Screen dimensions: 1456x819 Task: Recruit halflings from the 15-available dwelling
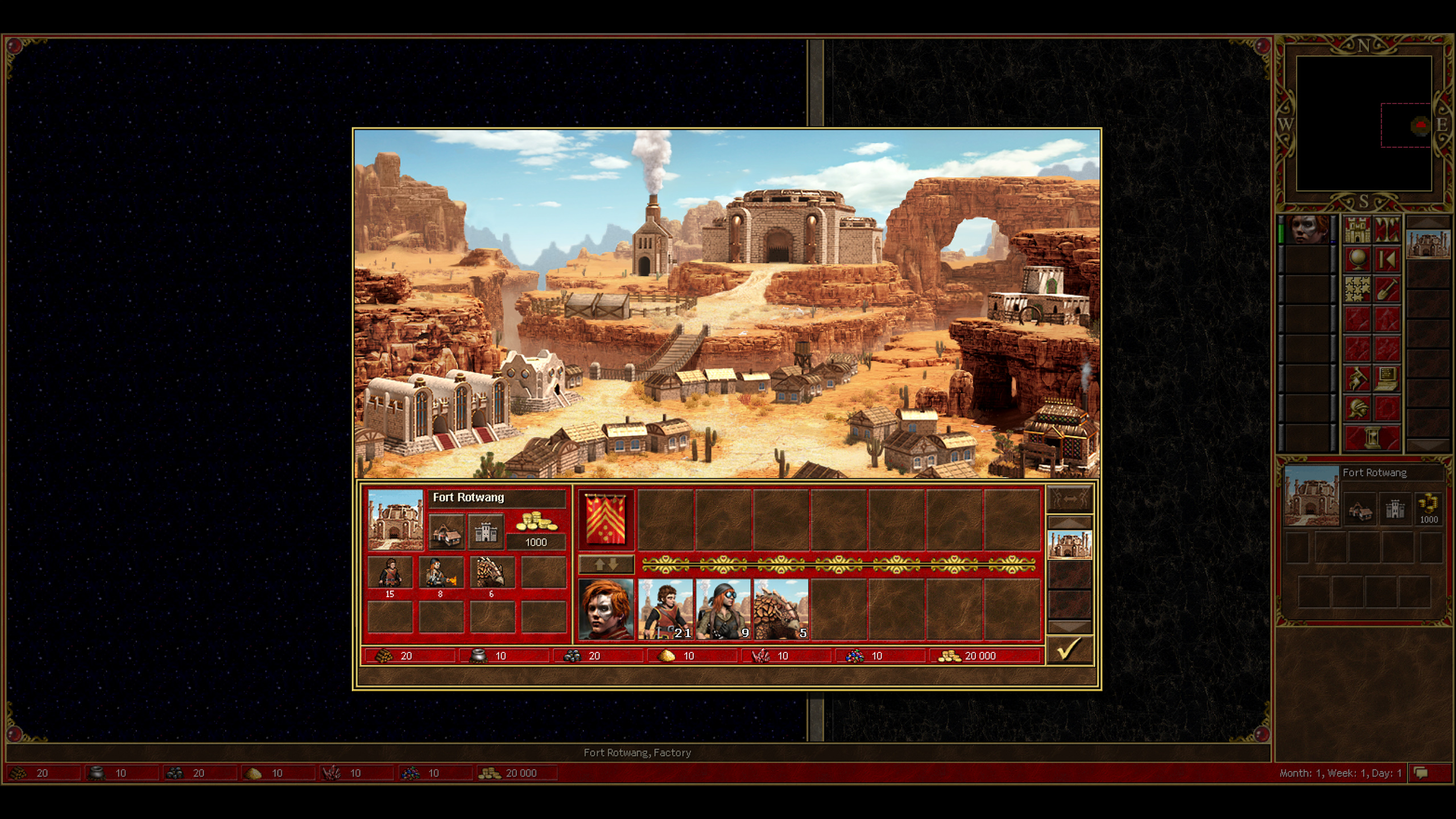pyautogui.click(x=390, y=572)
